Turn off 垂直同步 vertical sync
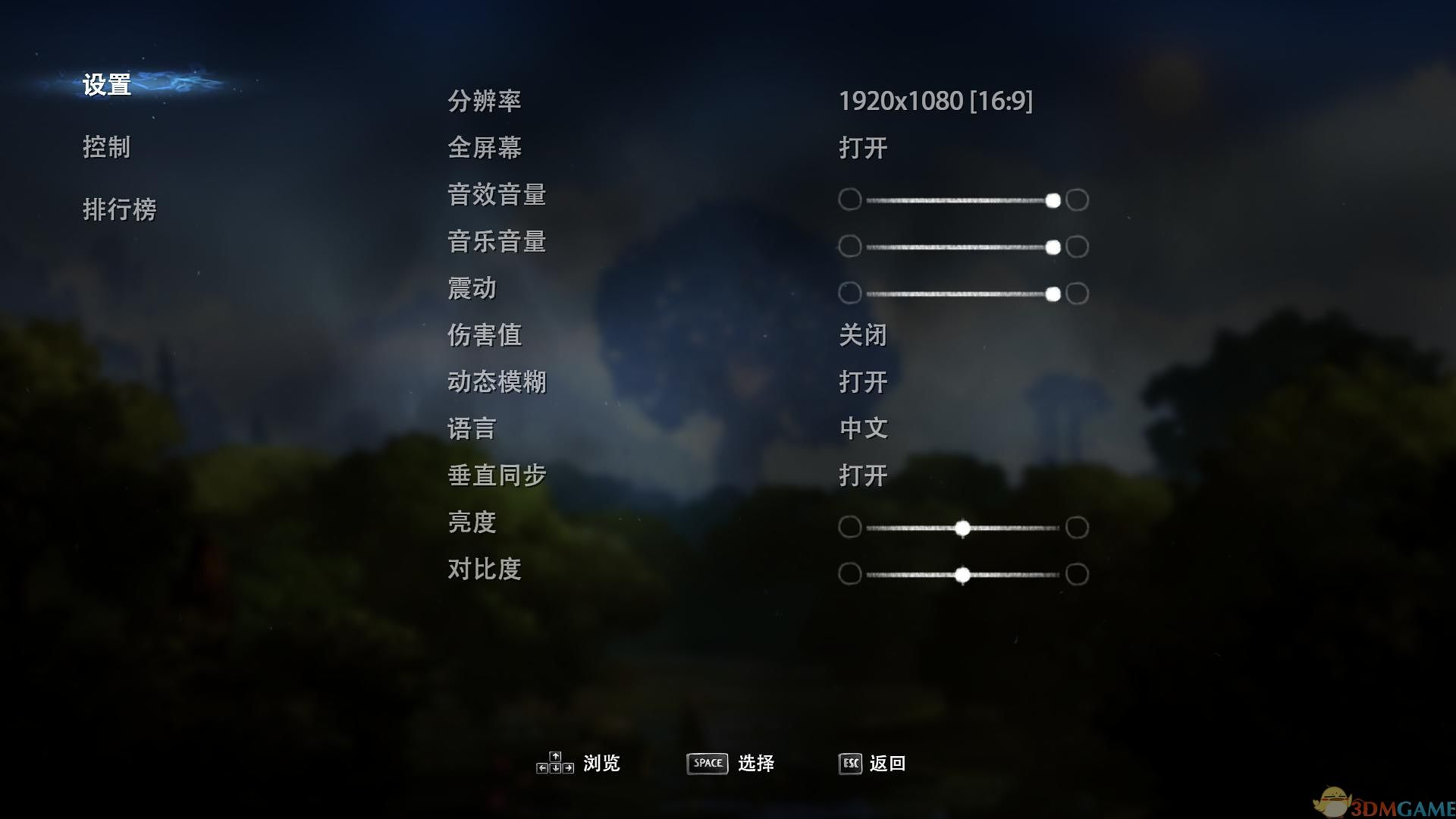1456x819 pixels. click(x=864, y=475)
